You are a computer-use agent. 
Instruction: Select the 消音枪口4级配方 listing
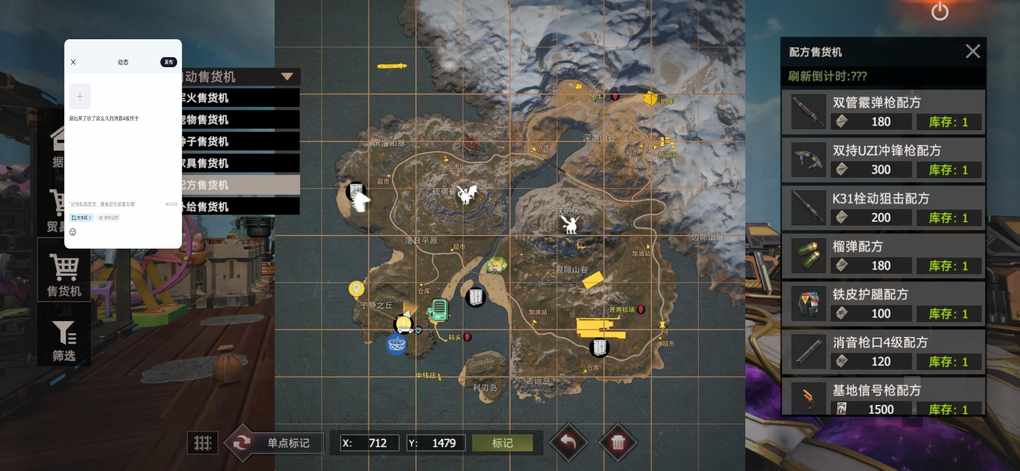tap(884, 351)
